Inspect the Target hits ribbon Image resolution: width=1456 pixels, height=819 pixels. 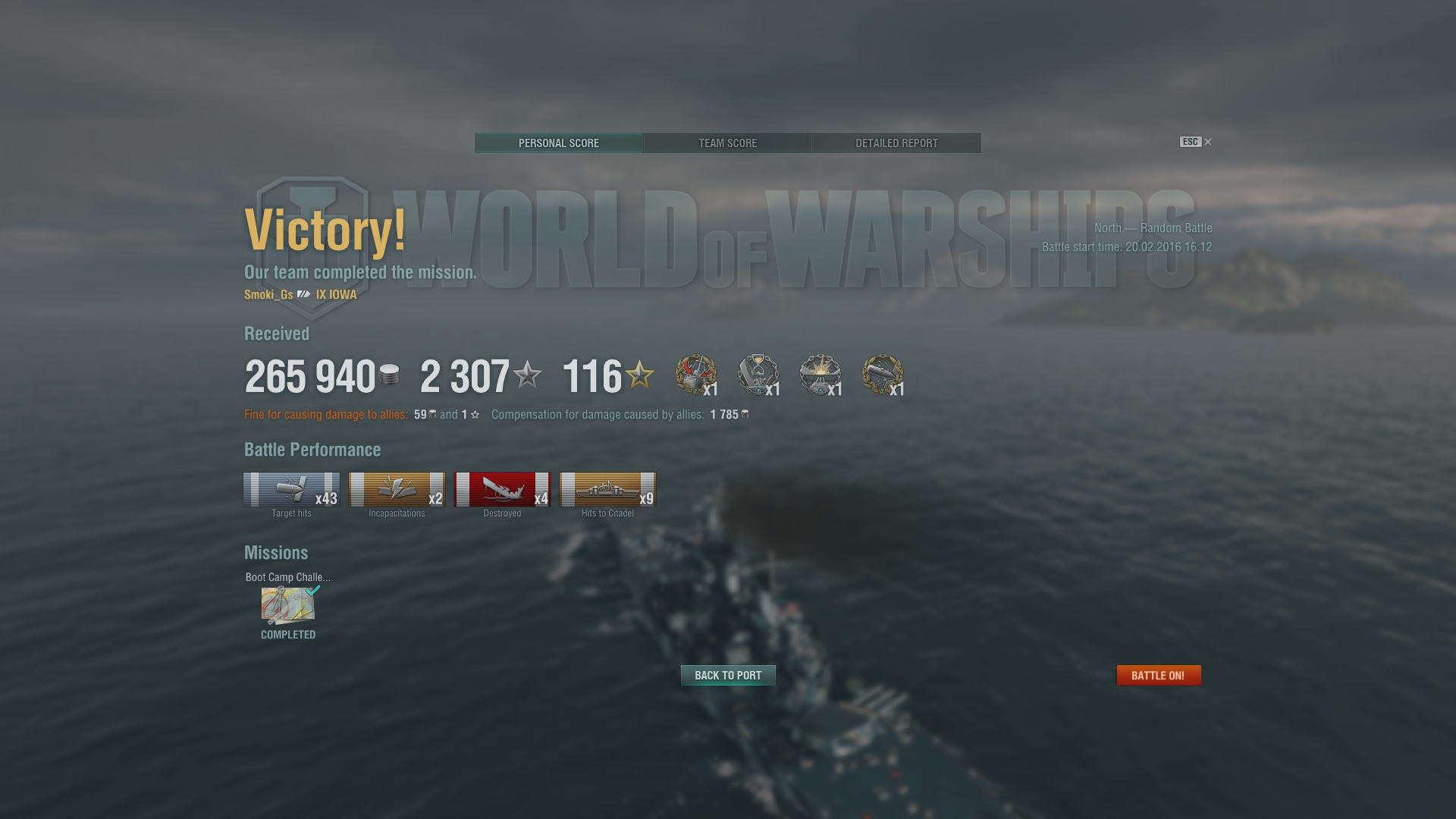coord(291,490)
